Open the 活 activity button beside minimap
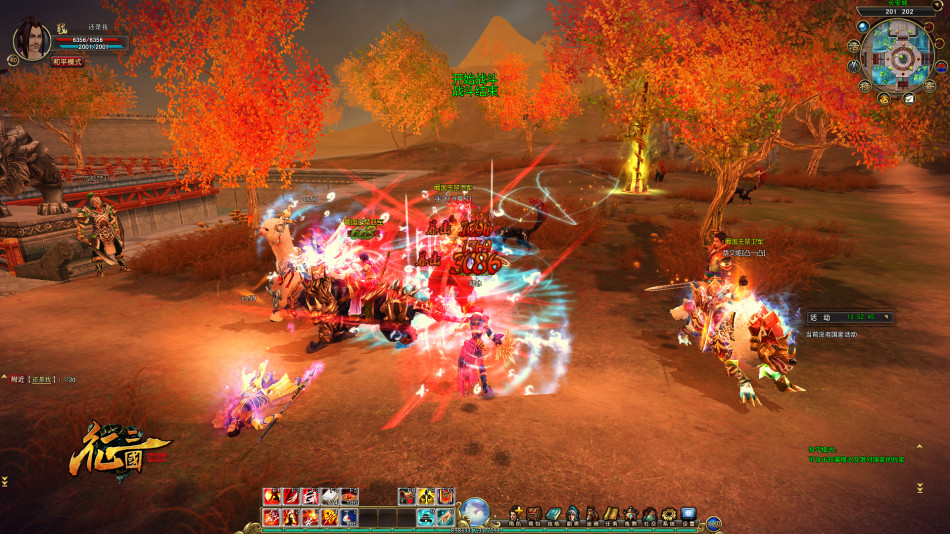This screenshot has height=534, width=950. (852, 45)
